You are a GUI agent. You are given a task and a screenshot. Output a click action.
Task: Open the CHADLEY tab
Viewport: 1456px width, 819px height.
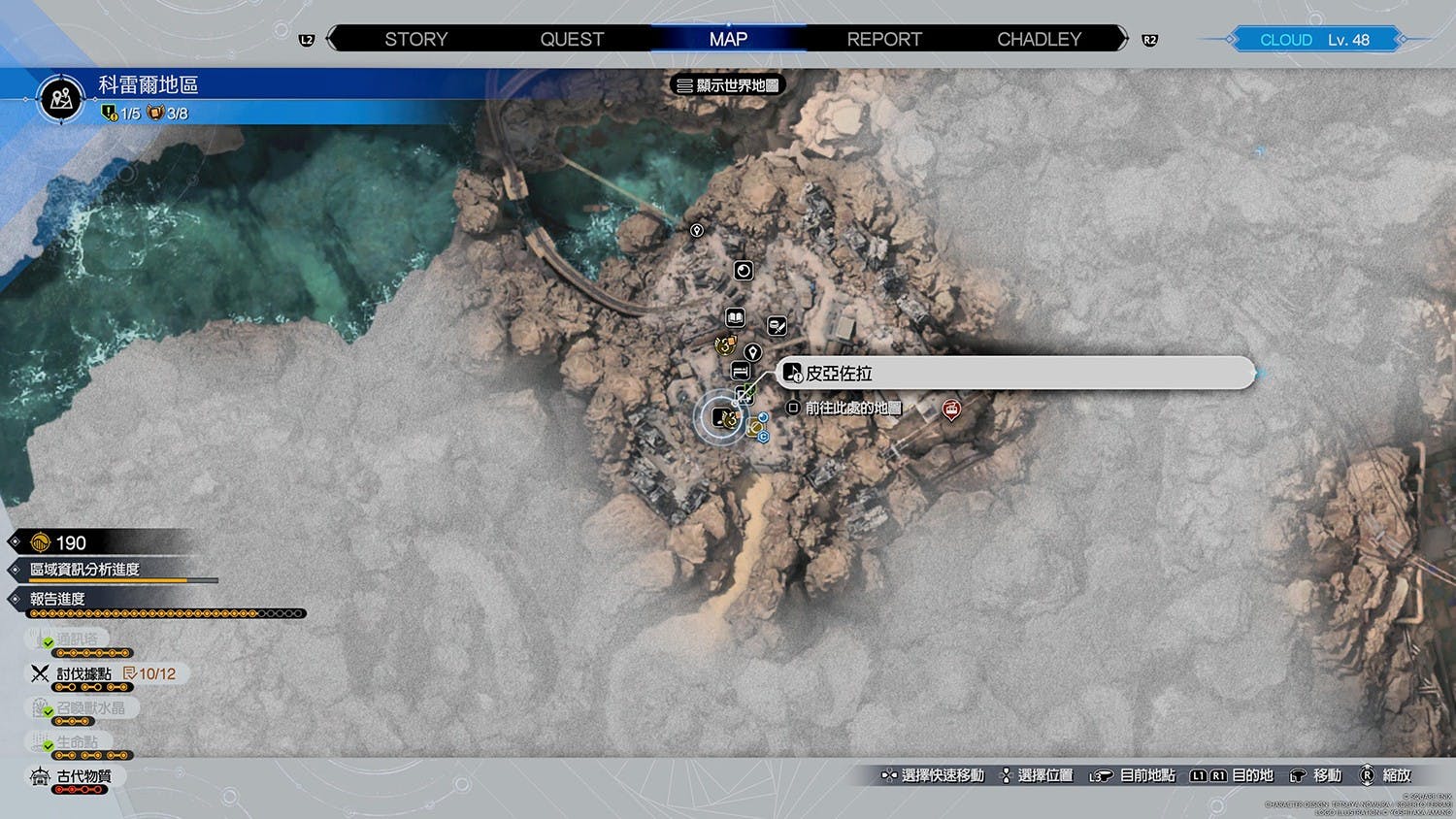pos(1039,40)
